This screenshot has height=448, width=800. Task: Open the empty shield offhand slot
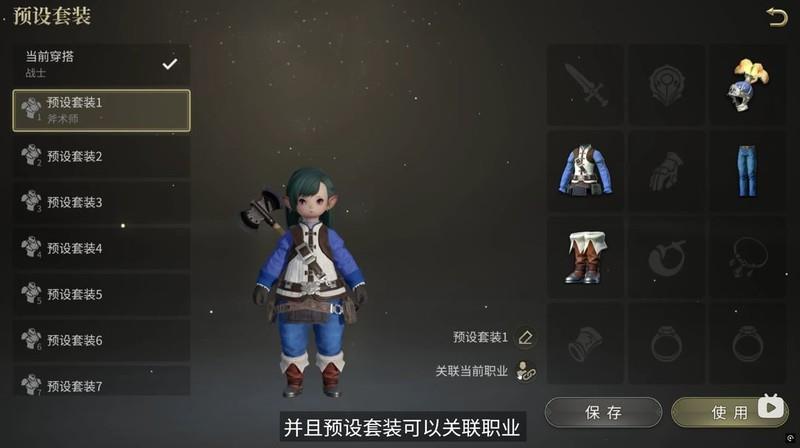(666, 85)
